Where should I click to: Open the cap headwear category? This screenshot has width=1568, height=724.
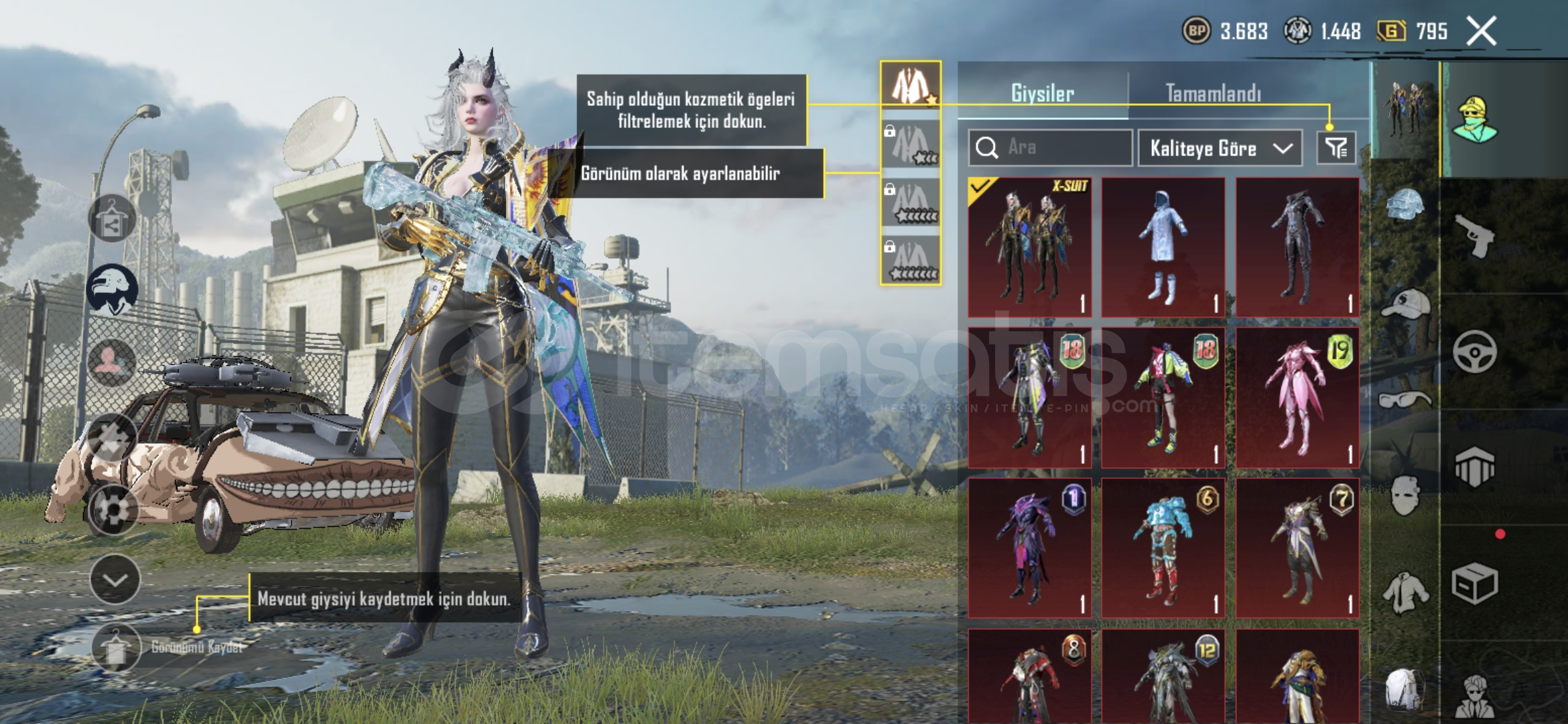coord(1405,305)
